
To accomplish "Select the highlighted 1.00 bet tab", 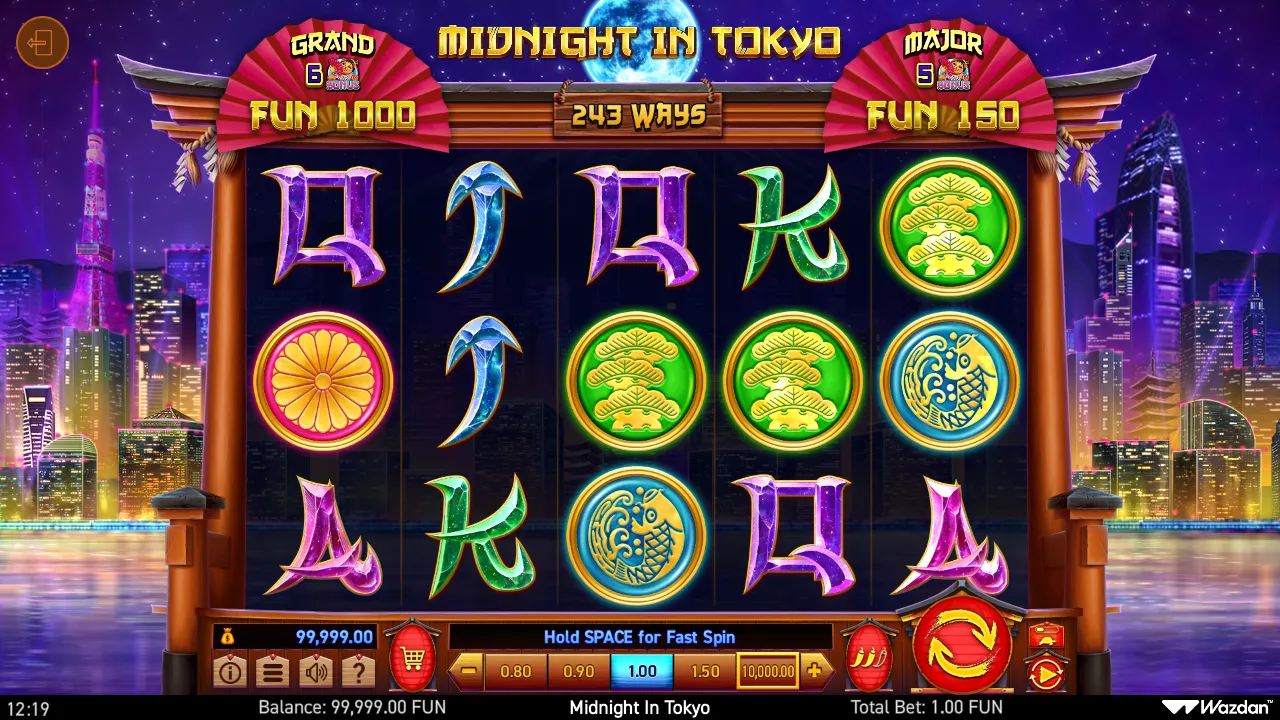I will coord(641,671).
